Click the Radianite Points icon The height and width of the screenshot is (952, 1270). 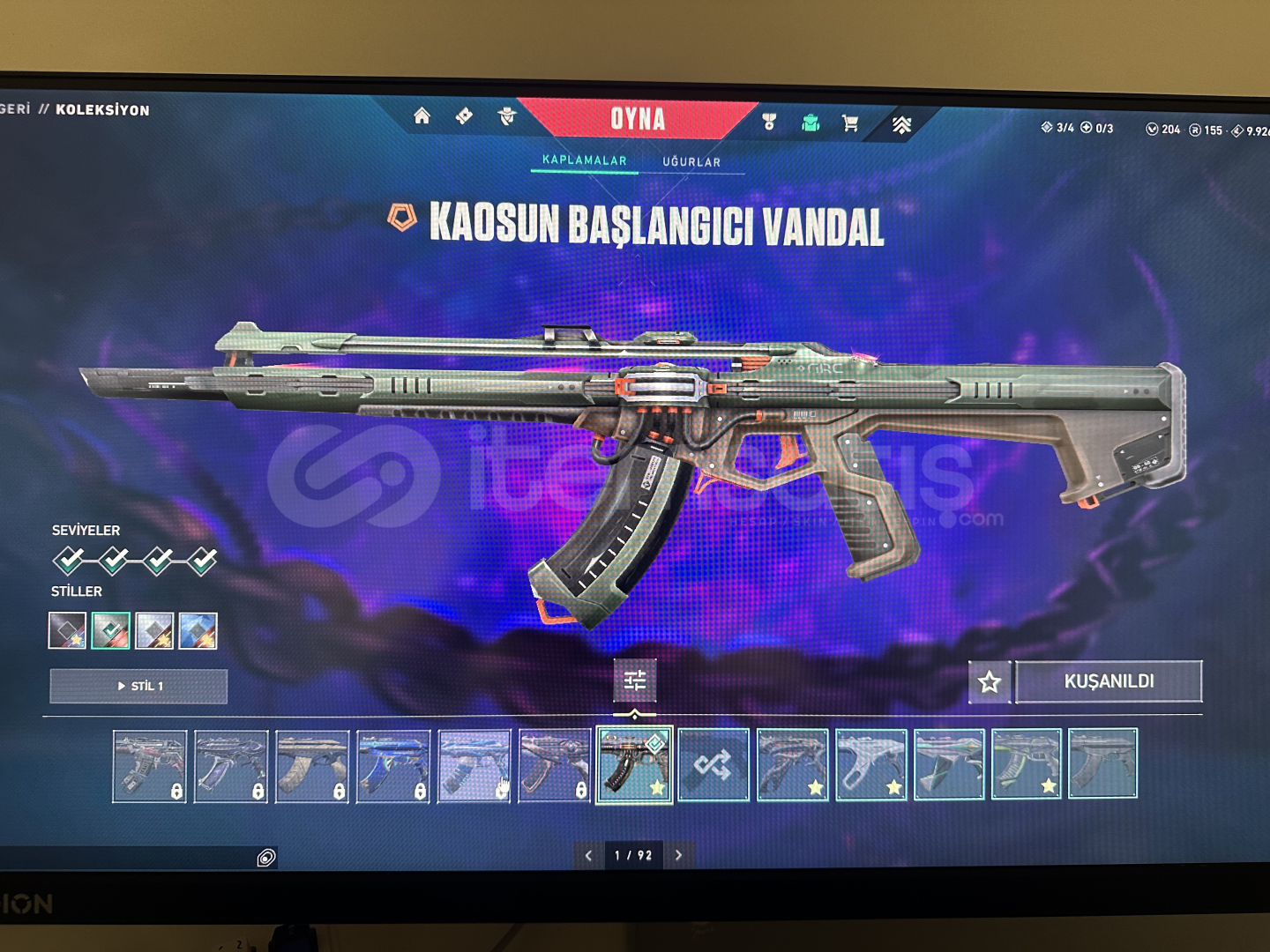pyautogui.click(x=1196, y=130)
